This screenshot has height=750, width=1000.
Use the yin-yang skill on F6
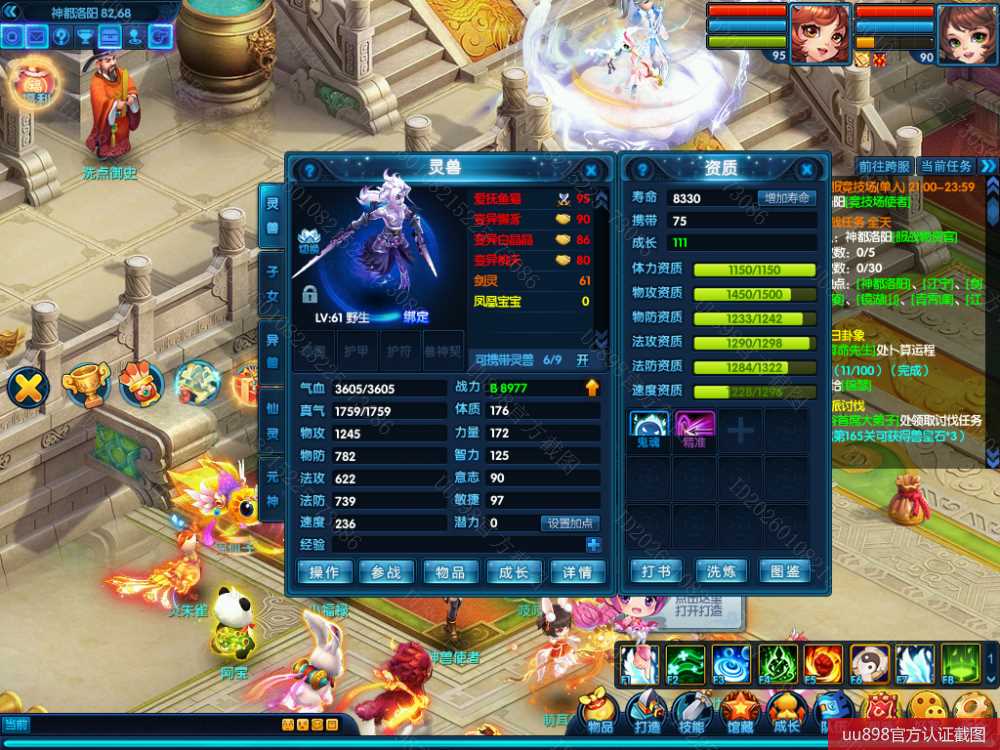tap(869, 663)
